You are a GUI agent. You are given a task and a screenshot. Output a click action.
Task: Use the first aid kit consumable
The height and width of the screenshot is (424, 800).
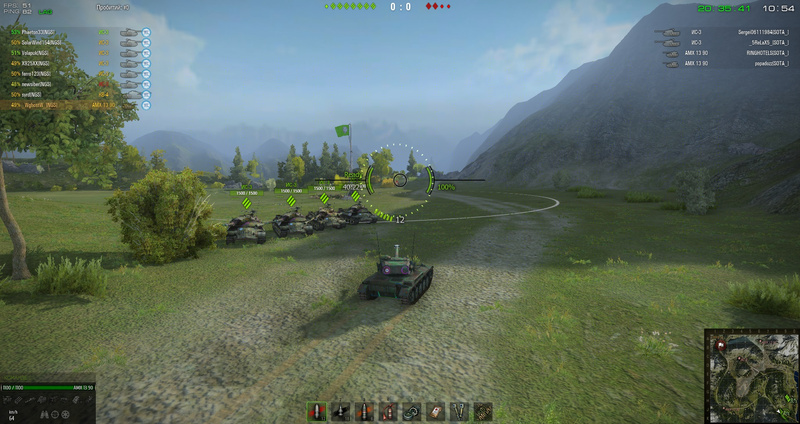click(435, 411)
